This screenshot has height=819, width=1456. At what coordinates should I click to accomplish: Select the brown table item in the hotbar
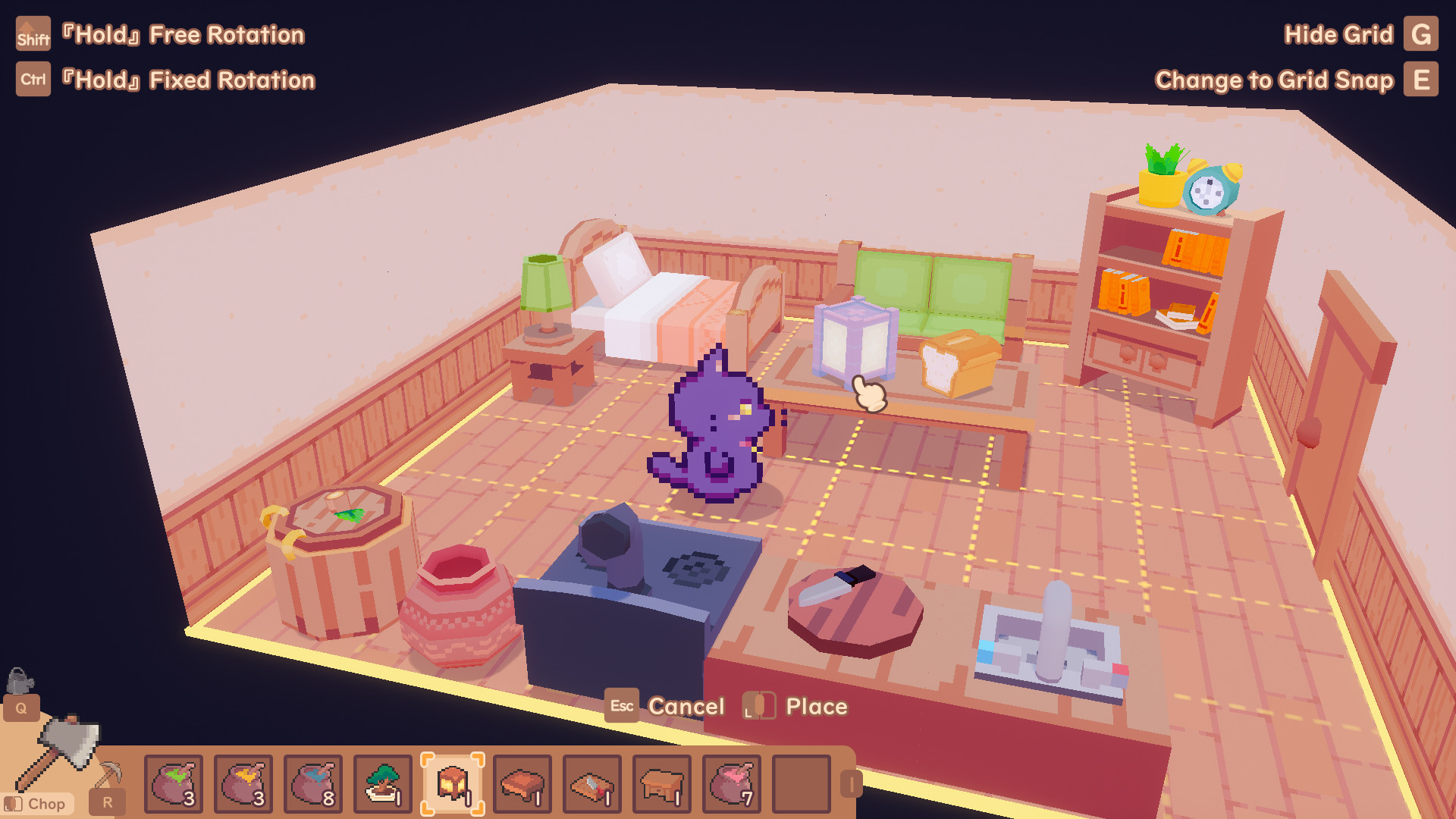tap(522, 783)
